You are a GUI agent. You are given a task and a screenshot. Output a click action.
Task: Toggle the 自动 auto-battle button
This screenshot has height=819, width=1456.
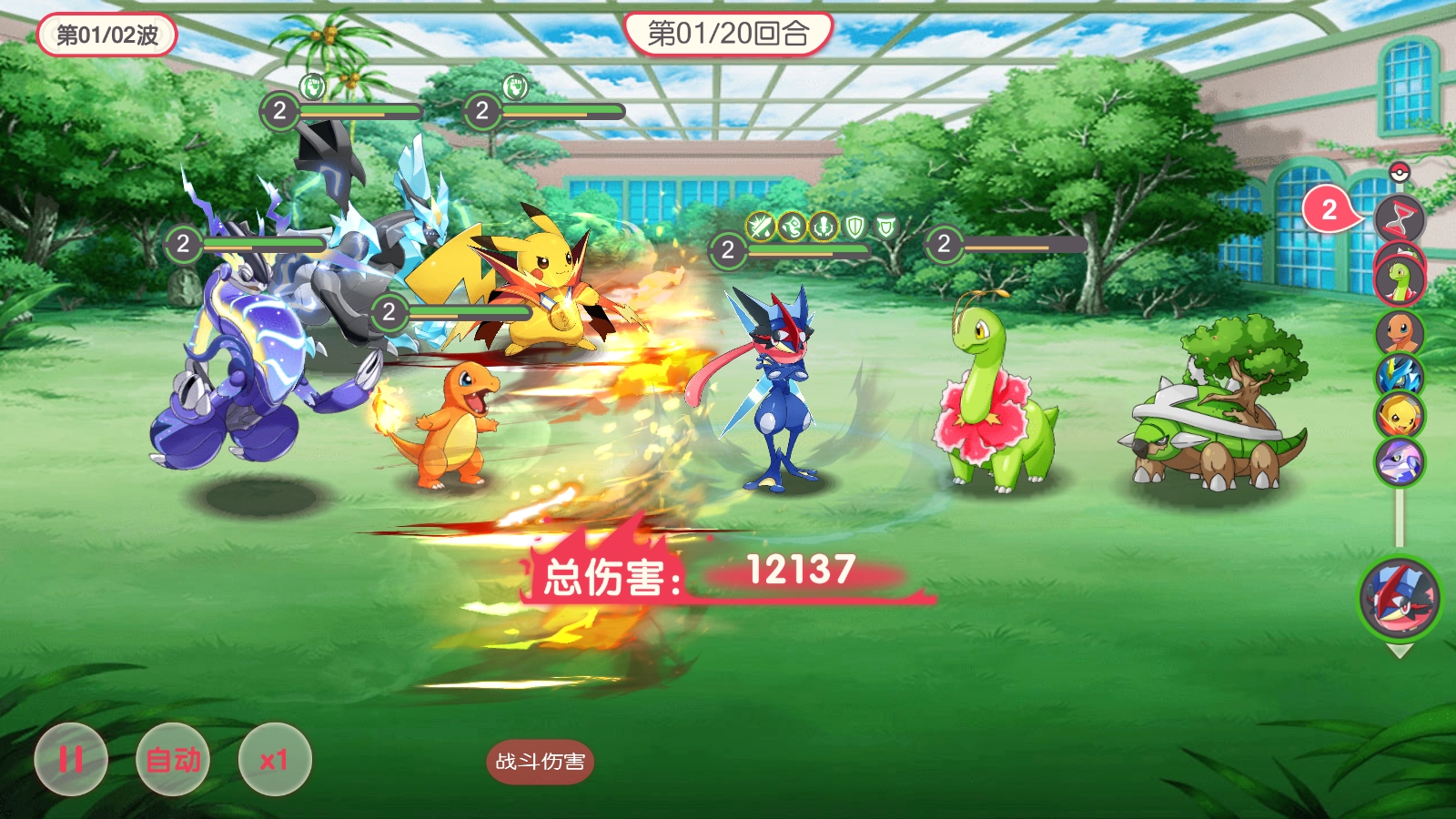click(x=173, y=759)
